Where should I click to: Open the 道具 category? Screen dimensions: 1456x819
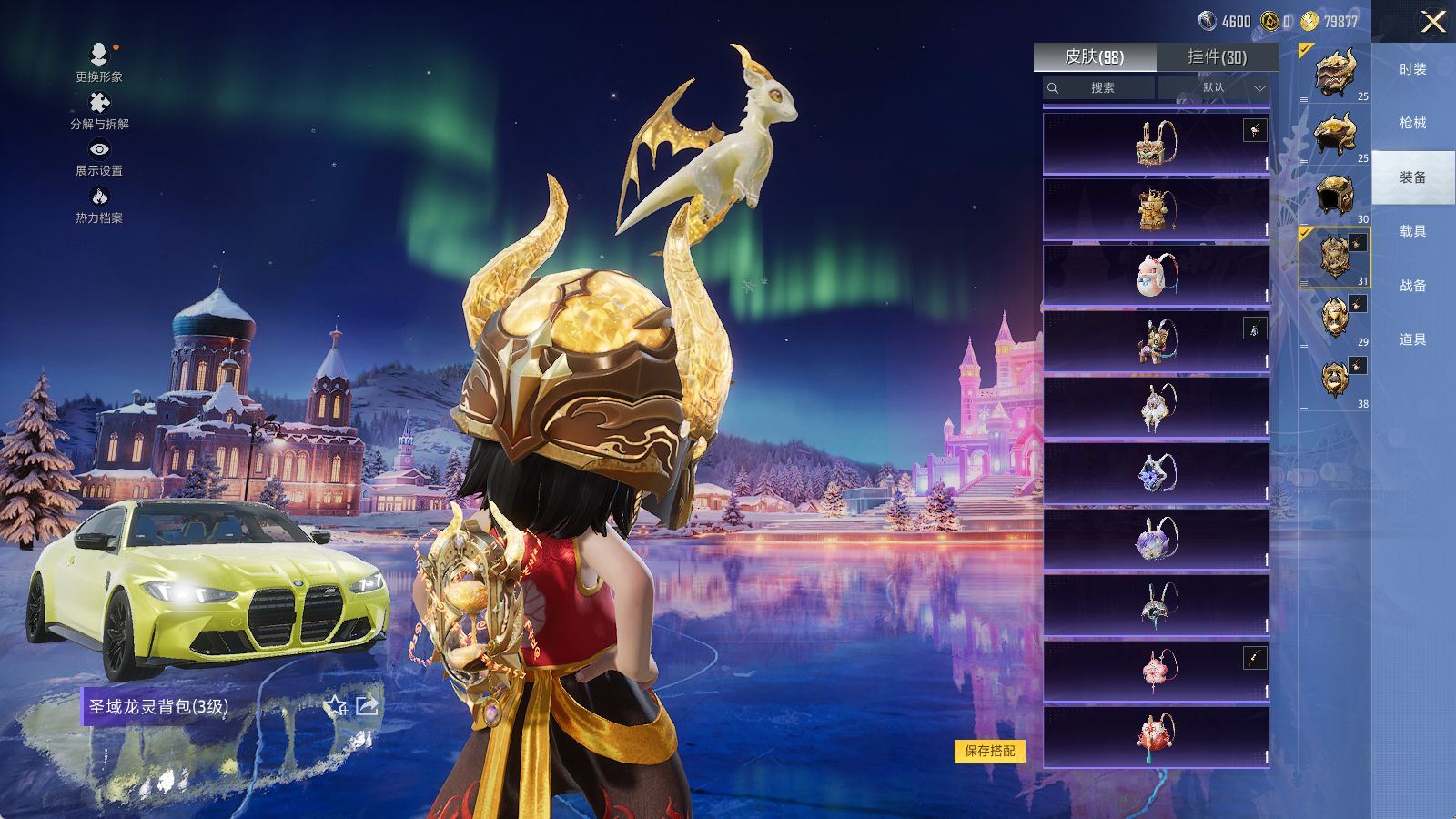1412,339
